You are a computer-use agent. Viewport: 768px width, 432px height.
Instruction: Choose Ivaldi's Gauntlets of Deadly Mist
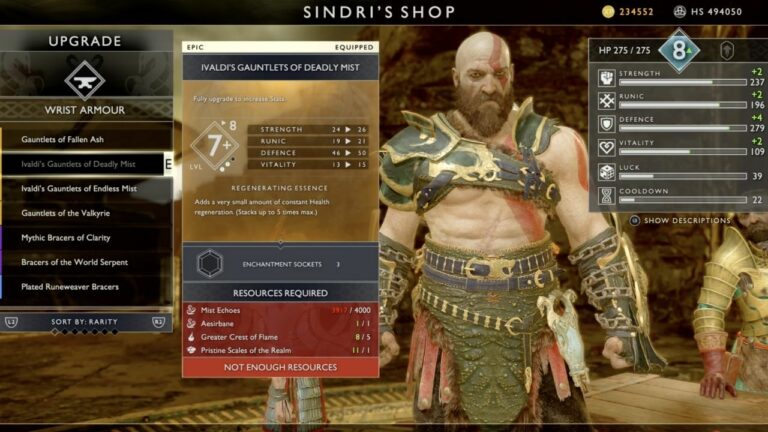(79, 164)
